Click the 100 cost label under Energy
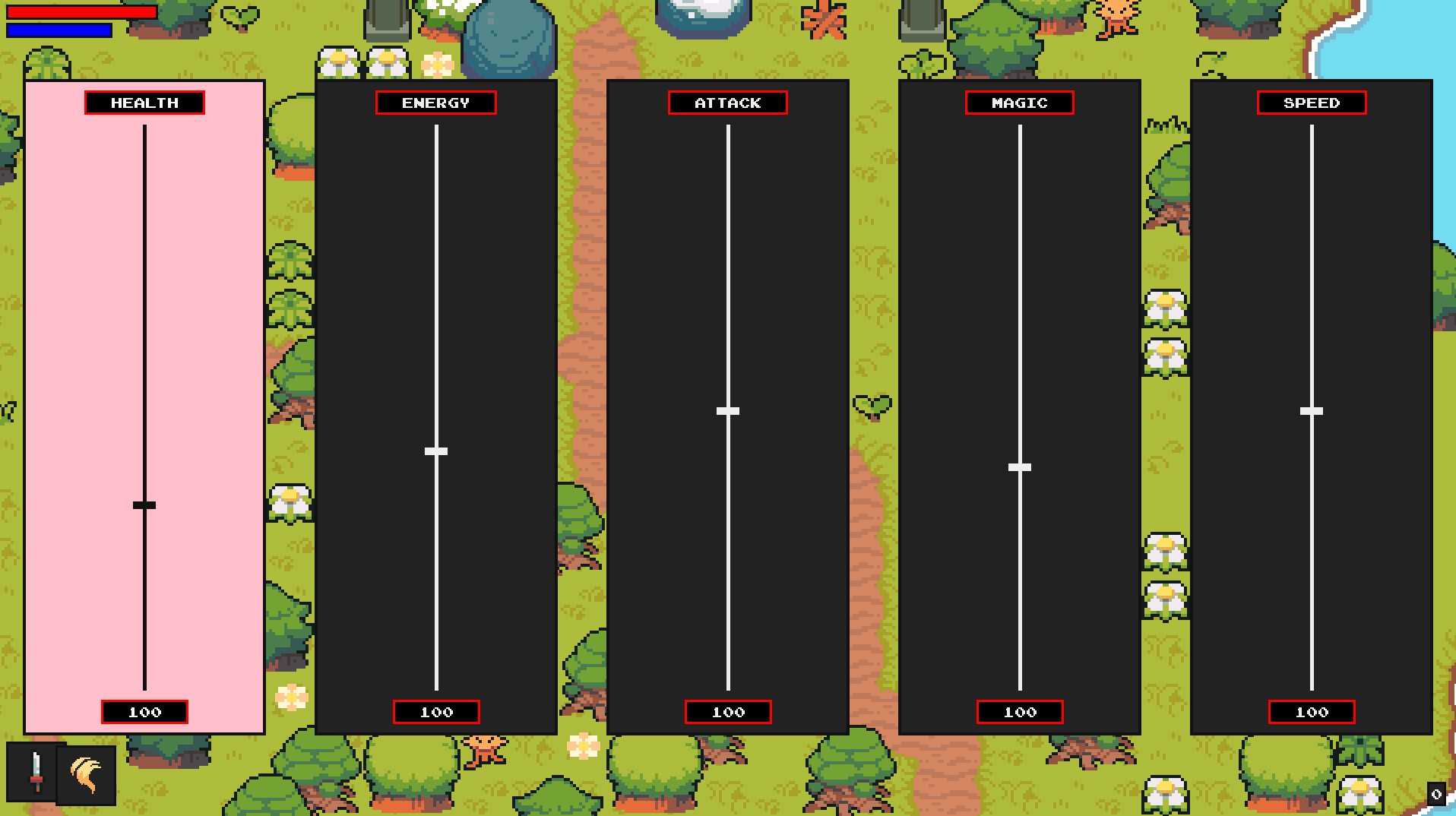Image resolution: width=1456 pixels, height=816 pixels. click(436, 712)
